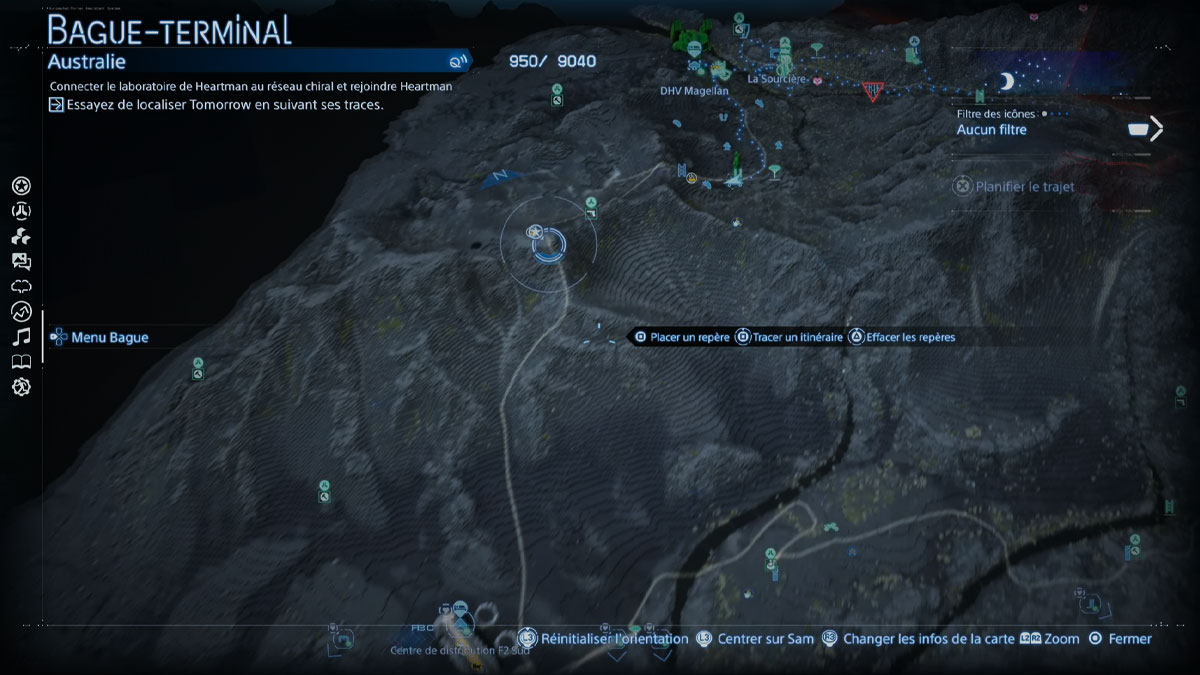Viewport: 1200px width, 675px height.
Task: Select the cube blocks sidebar icon
Action: (21, 237)
